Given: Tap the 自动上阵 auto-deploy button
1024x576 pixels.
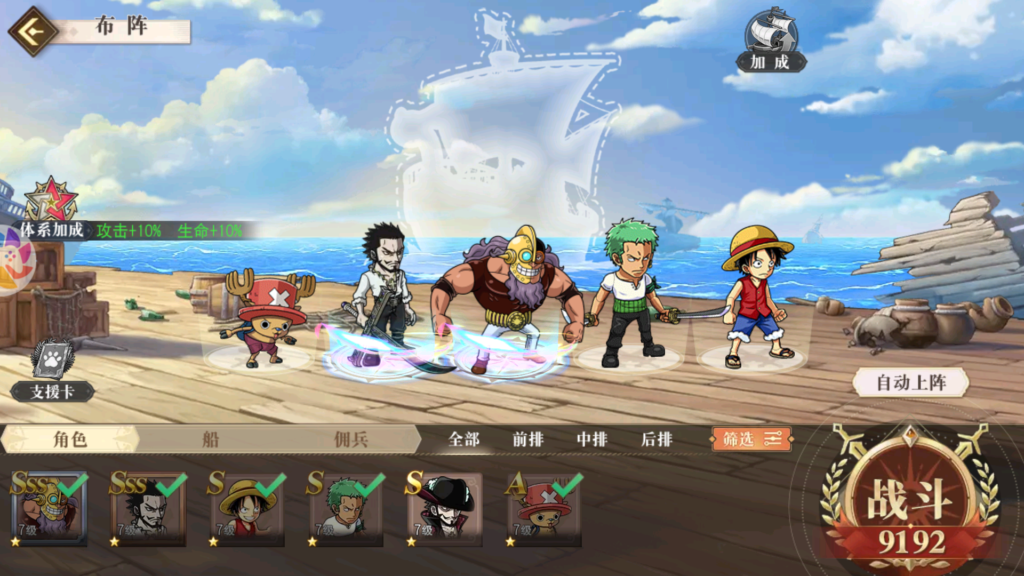Looking at the screenshot, I should (x=909, y=382).
